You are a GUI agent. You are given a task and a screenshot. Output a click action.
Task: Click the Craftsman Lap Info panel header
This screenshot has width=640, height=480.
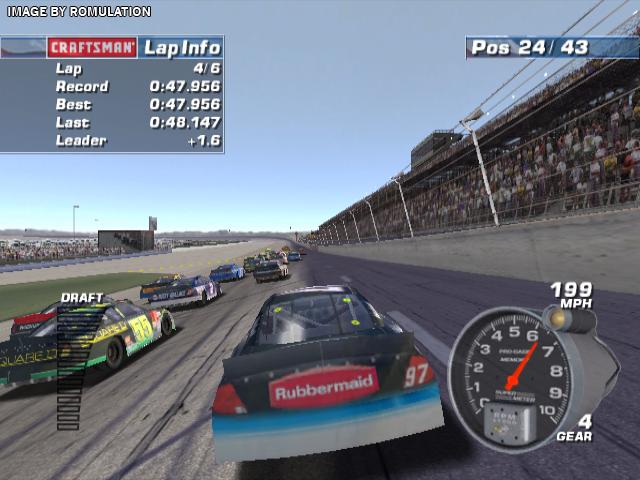[x=111, y=47]
